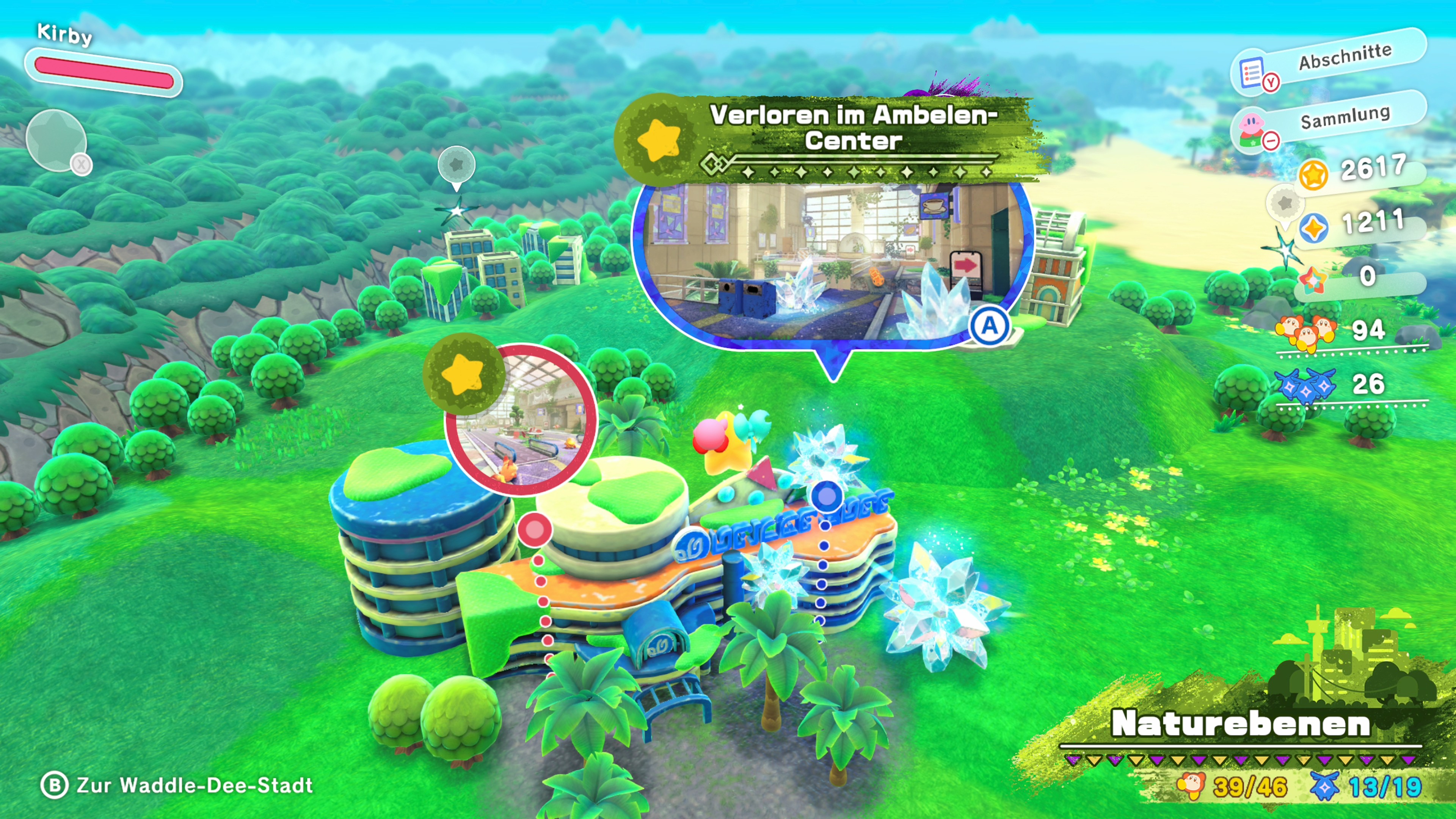
Task: Click the blue stage node marker
Action: pyautogui.click(x=827, y=496)
